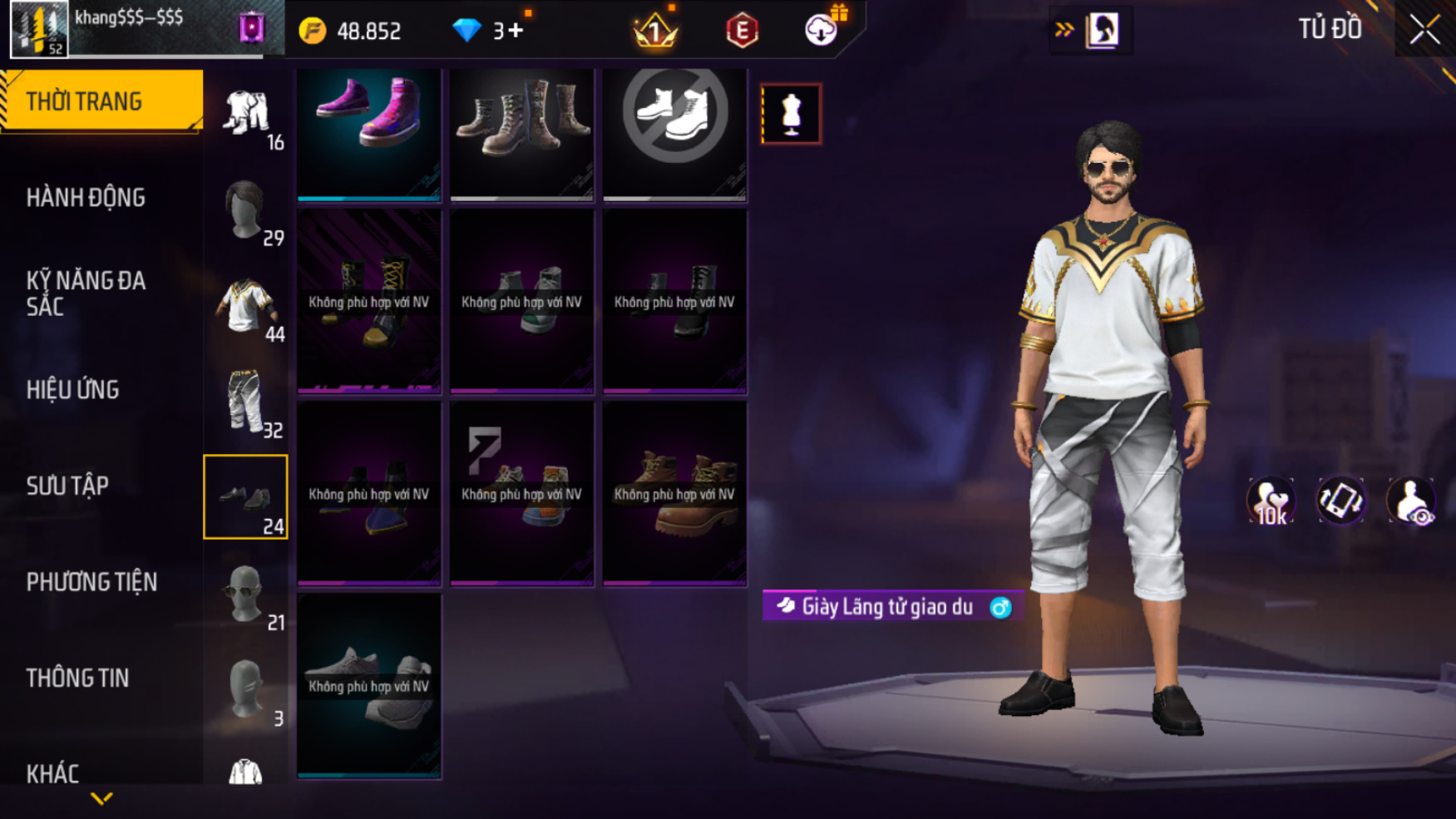Open the Hành Động menu tab
This screenshot has width=1456, height=819.
(x=86, y=198)
